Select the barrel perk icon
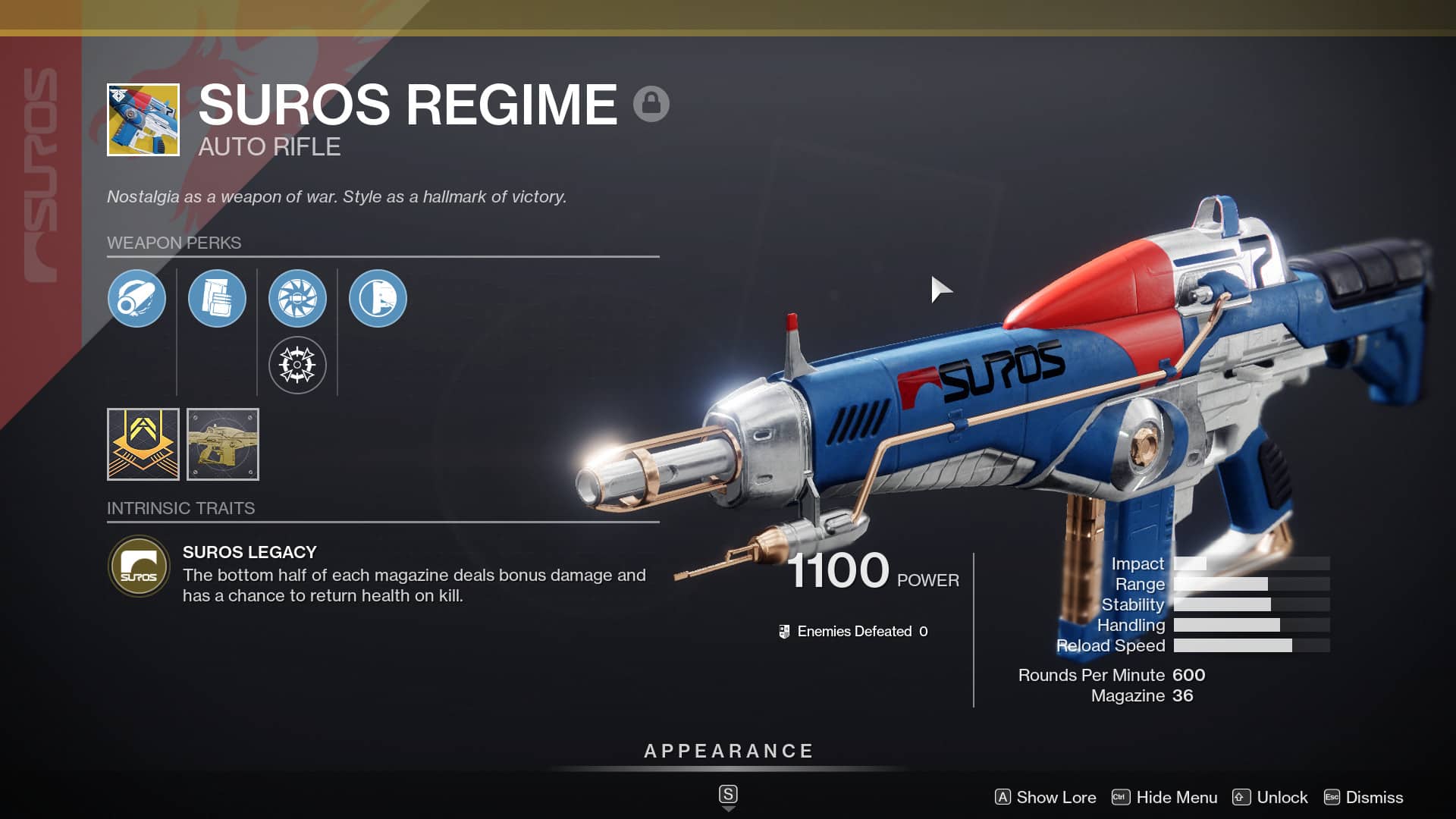The image size is (1456, 819). click(137, 299)
